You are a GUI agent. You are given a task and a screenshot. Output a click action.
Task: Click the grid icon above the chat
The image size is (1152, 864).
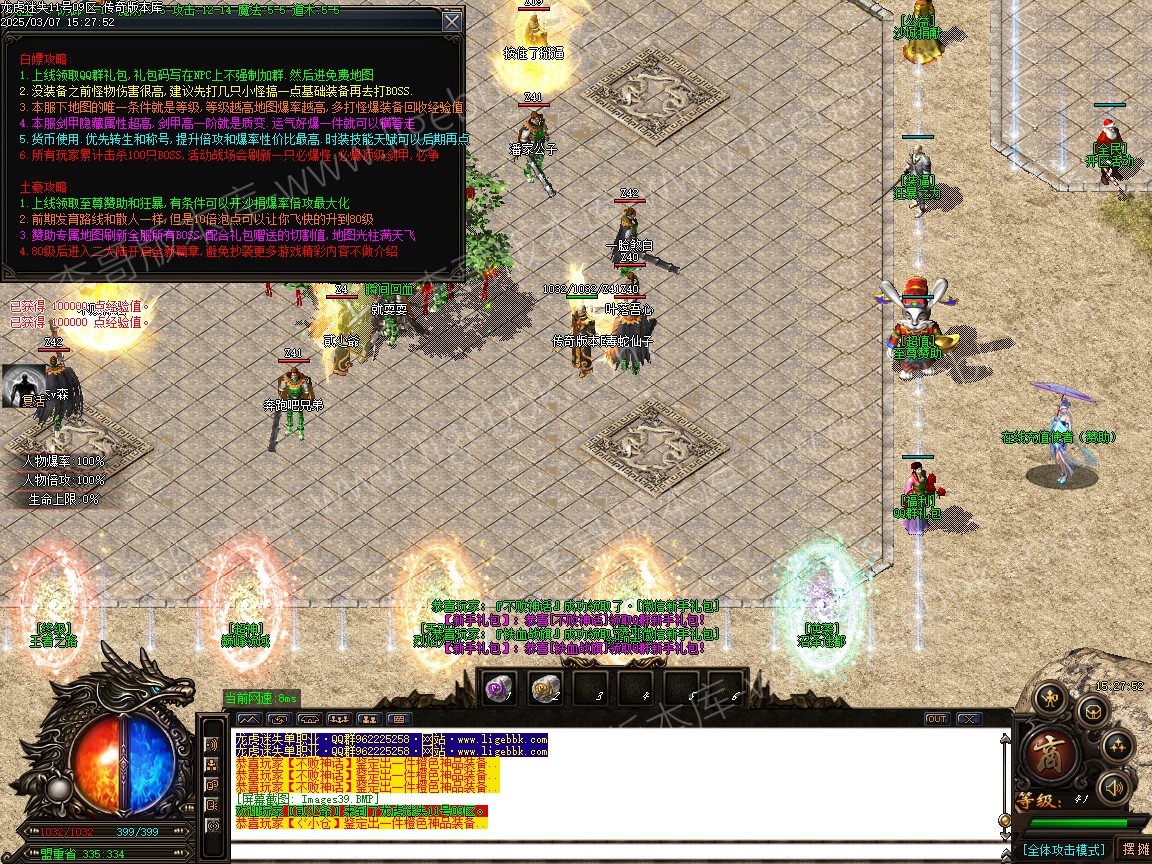(399, 719)
